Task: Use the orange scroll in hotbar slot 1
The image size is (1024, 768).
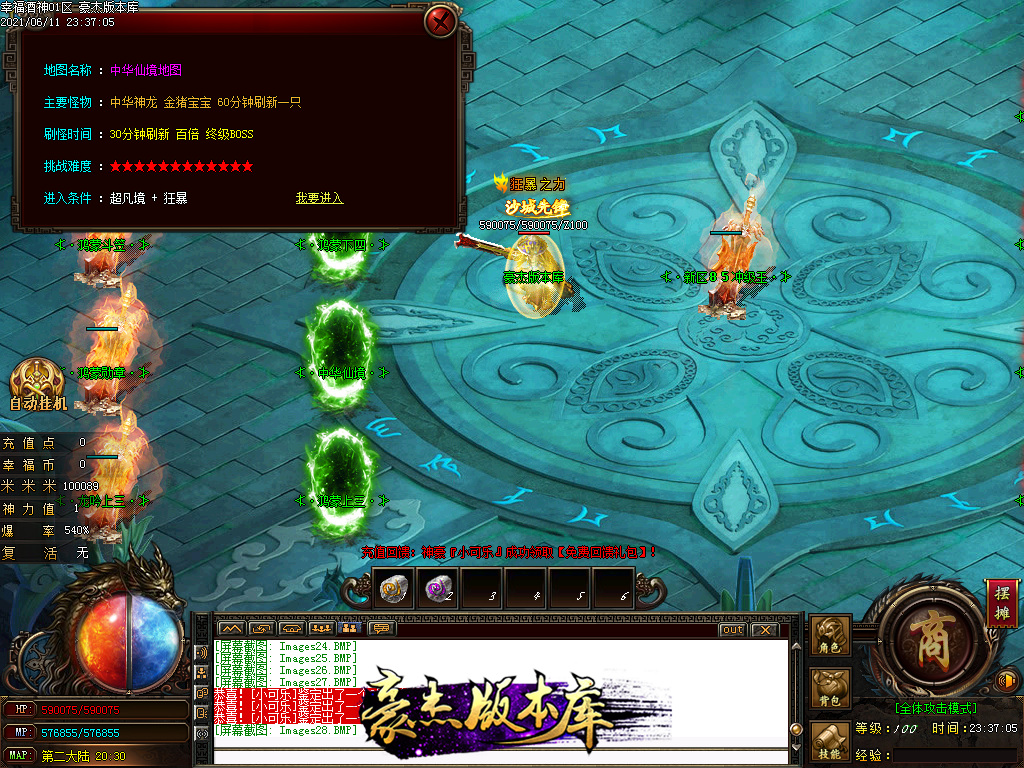Action: coord(392,589)
